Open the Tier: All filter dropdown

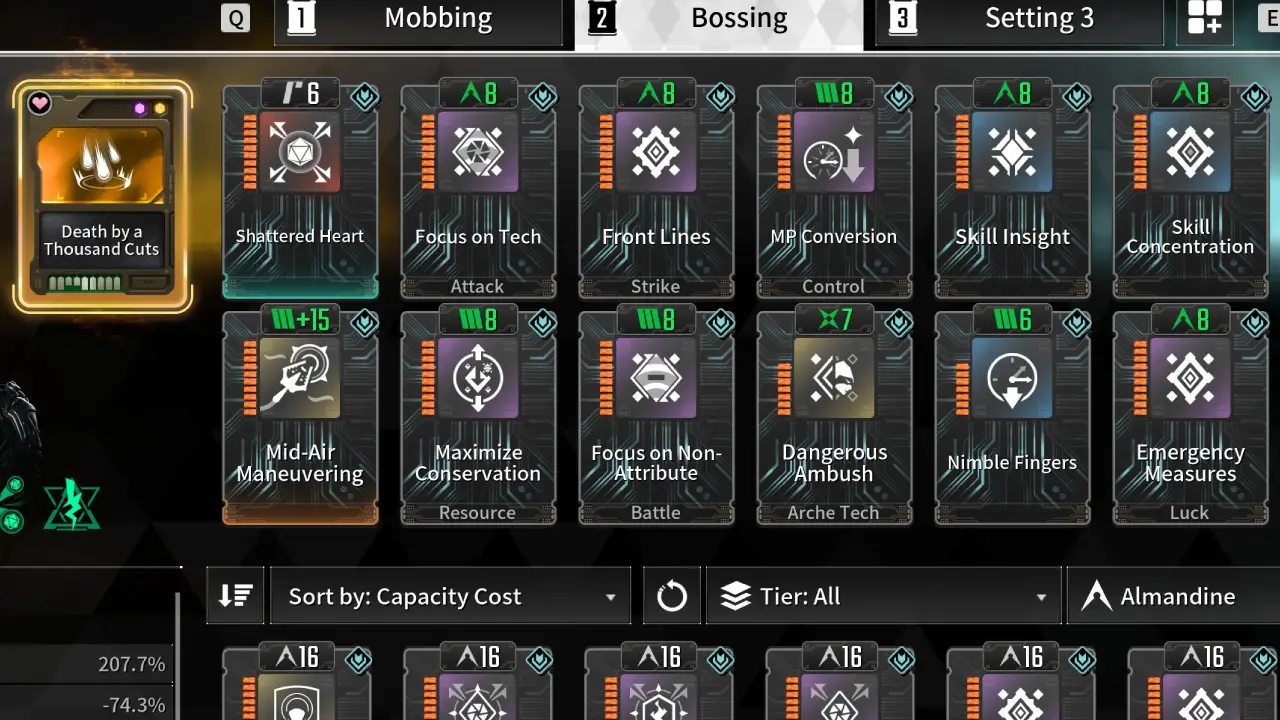883,595
